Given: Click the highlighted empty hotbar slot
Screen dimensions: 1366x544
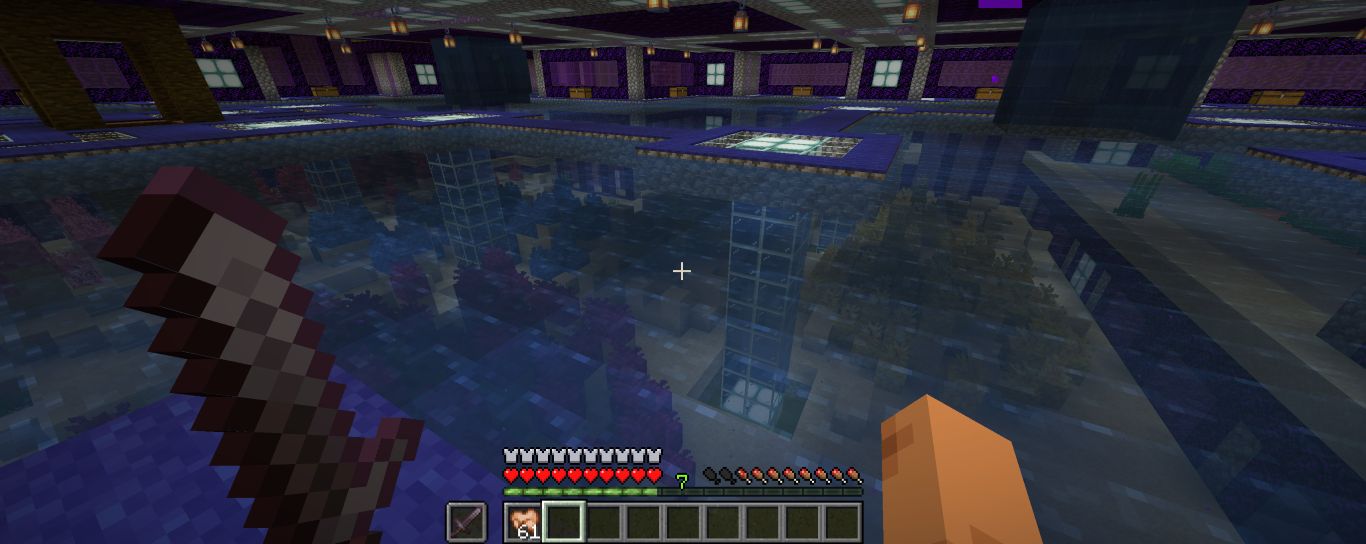Looking at the screenshot, I should (x=562, y=522).
